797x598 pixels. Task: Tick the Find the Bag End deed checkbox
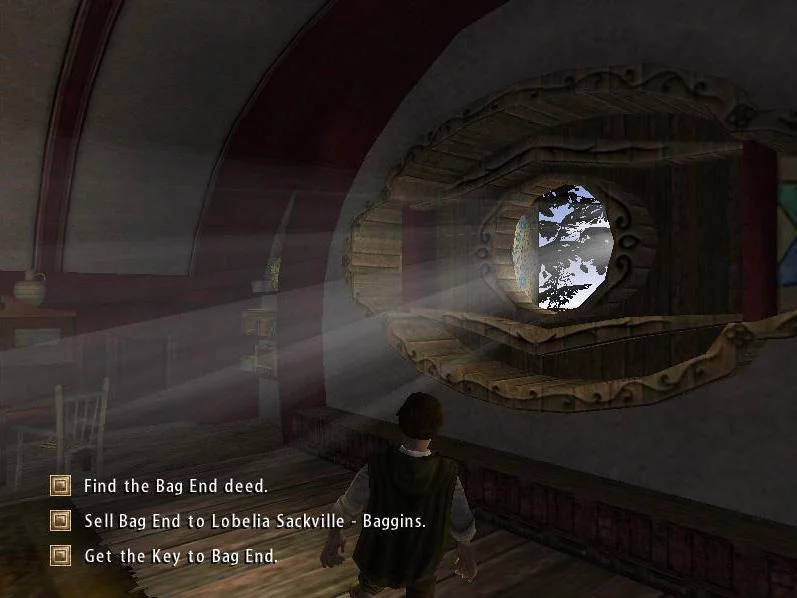[x=61, y=486]
